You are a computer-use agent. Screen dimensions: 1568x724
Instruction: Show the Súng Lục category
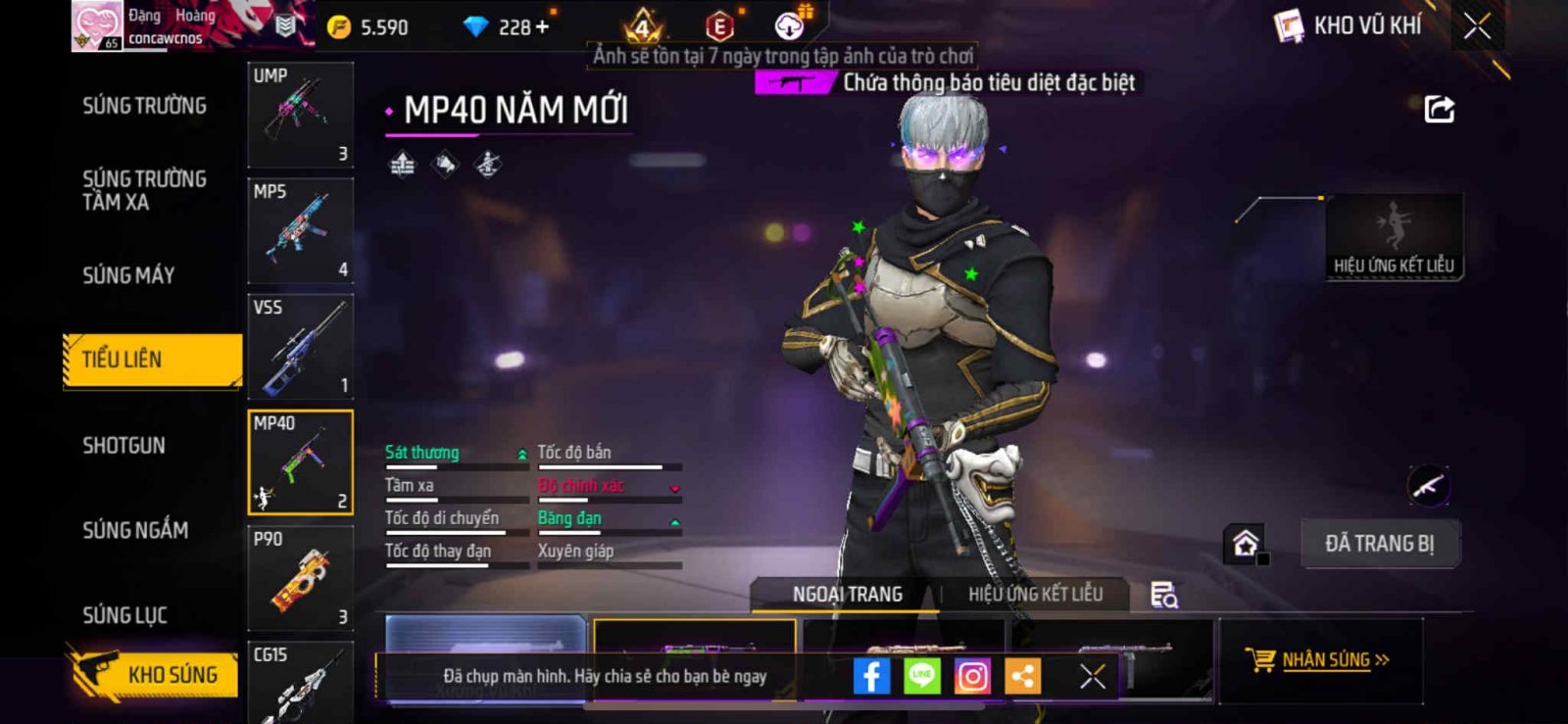[x=125, y=615]
